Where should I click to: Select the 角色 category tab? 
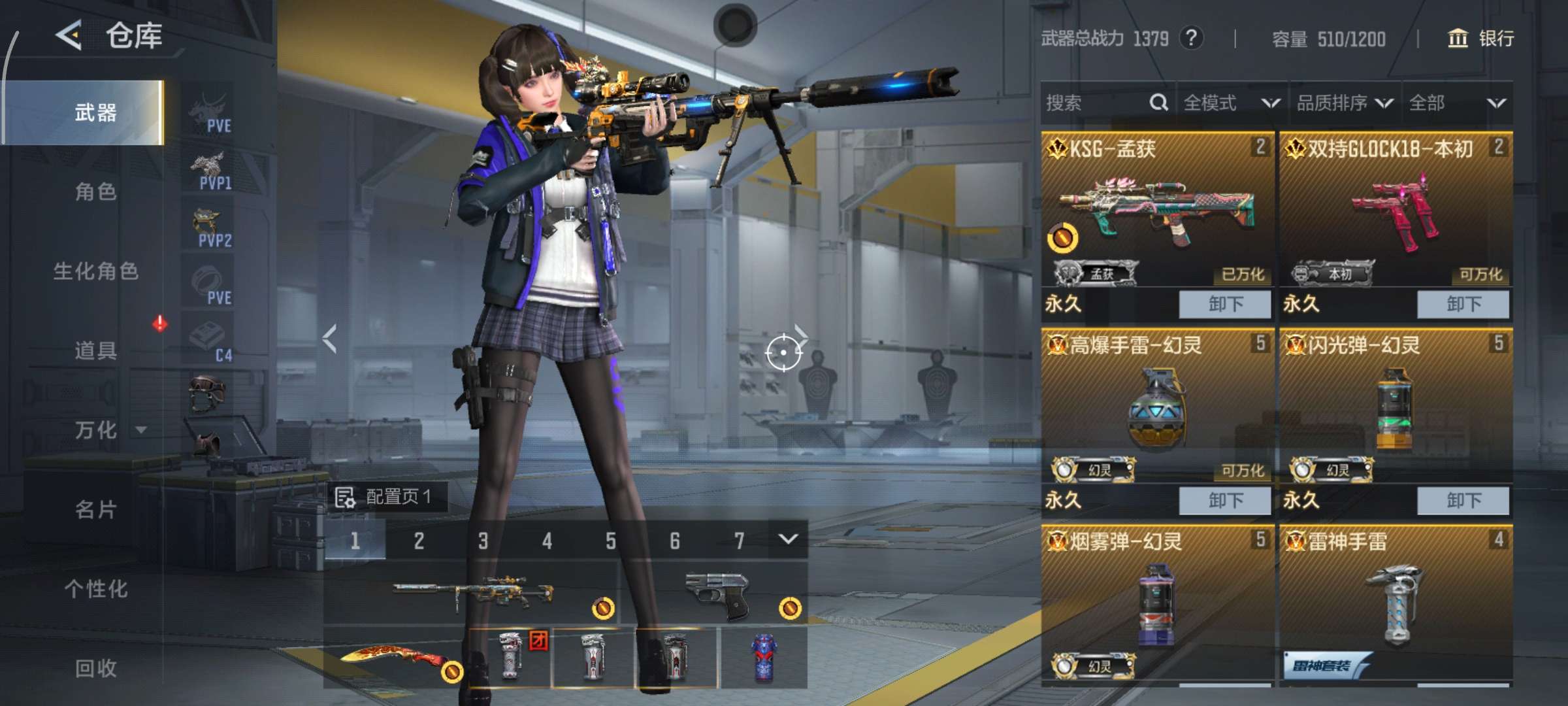click(x=95, y=192)
